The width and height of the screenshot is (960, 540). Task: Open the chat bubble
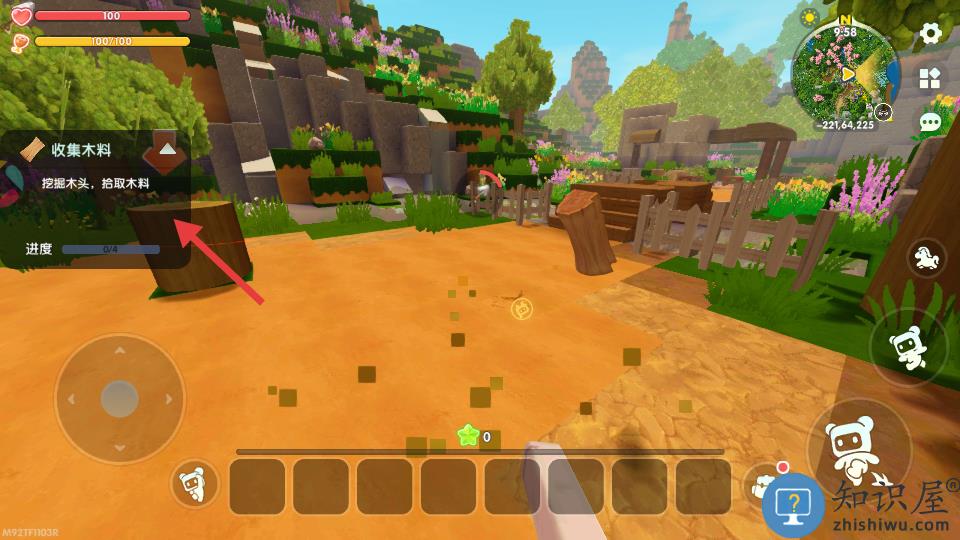click(930, 123)
